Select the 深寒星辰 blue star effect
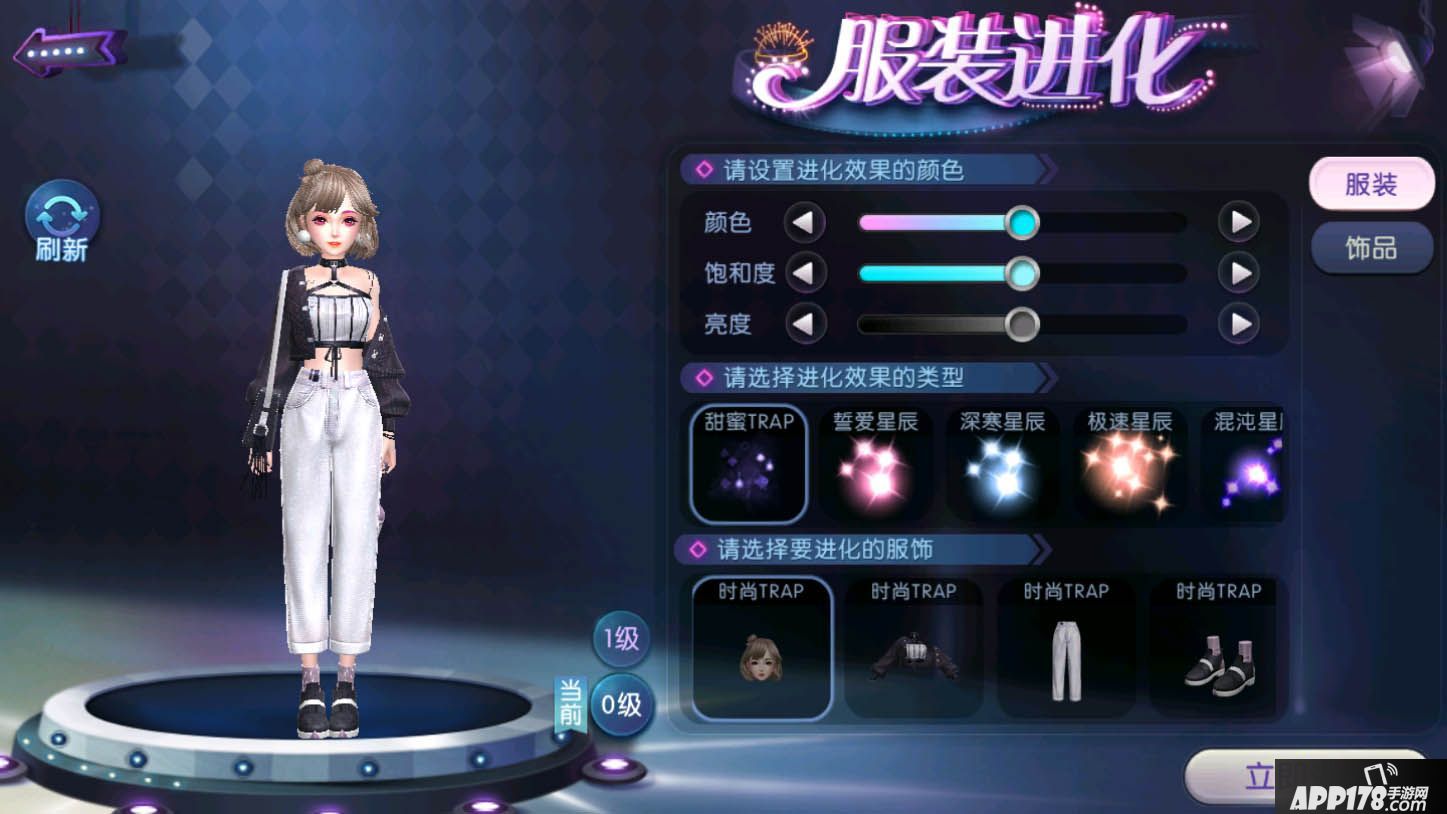 pyautogui.click(x=1002, y=463)
